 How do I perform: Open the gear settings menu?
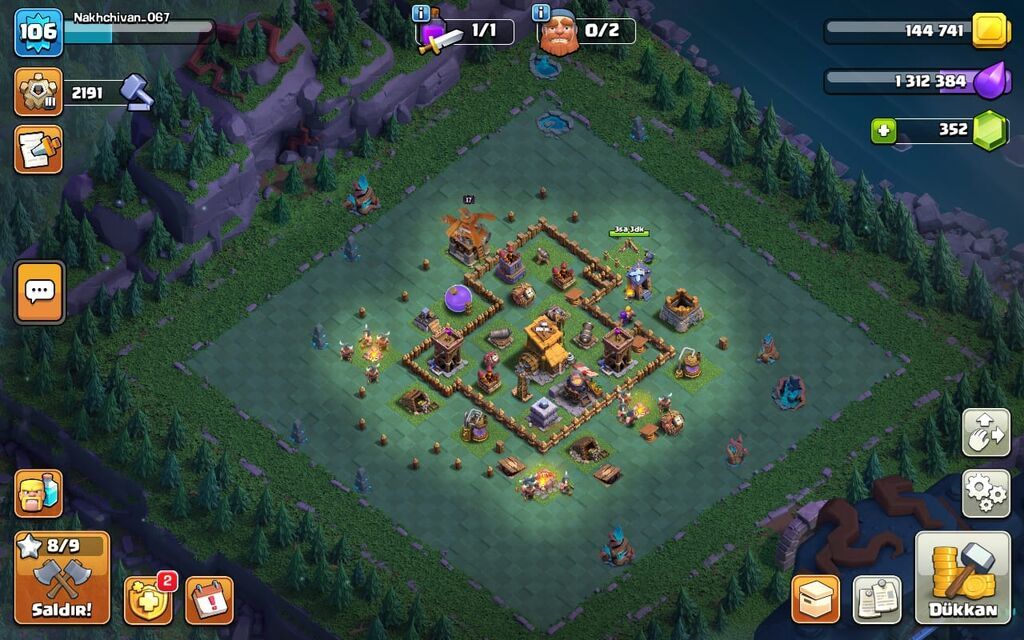click(985, 493)
